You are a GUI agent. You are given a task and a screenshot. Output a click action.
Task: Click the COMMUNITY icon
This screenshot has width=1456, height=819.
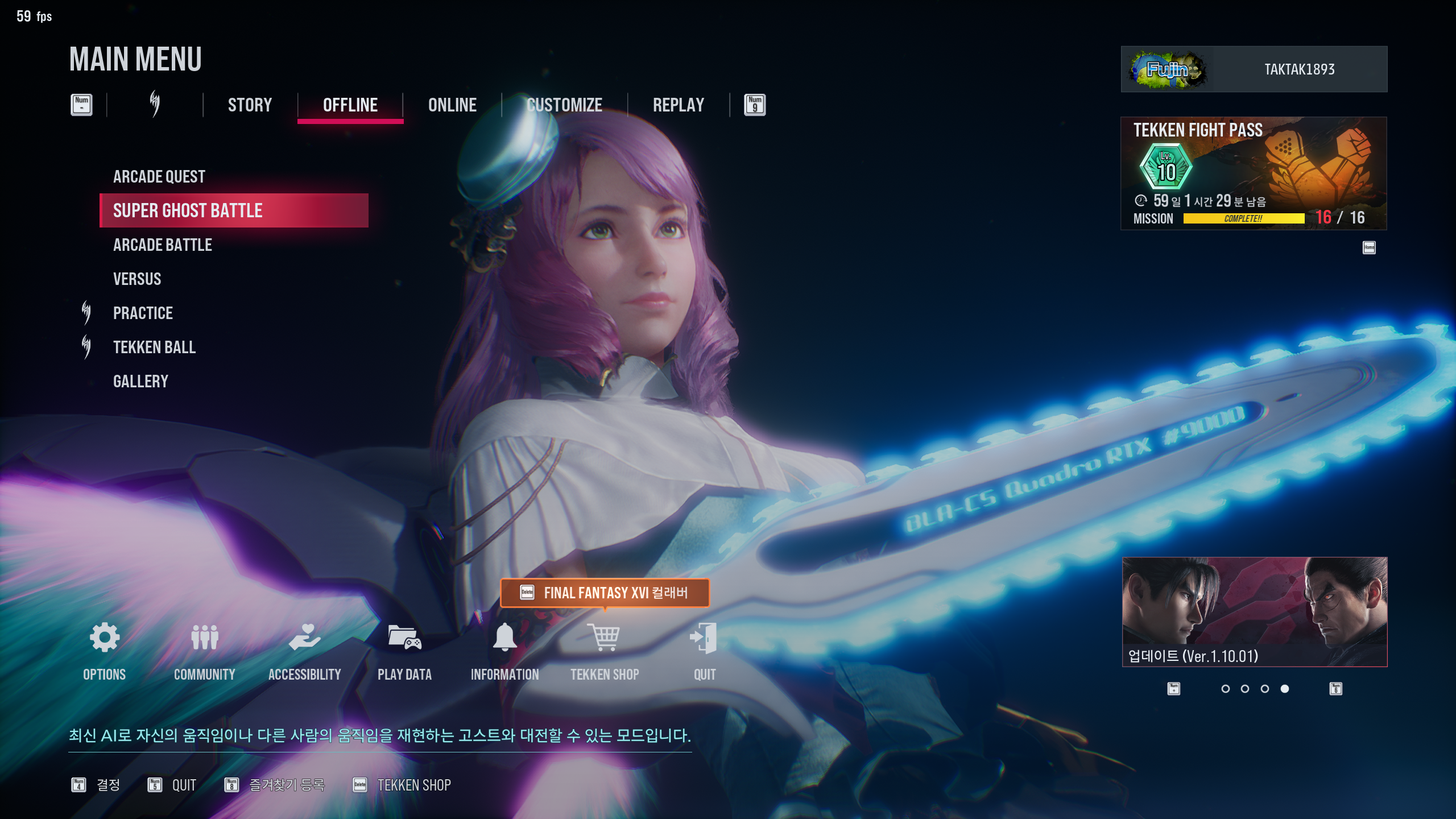pos(205,638)
